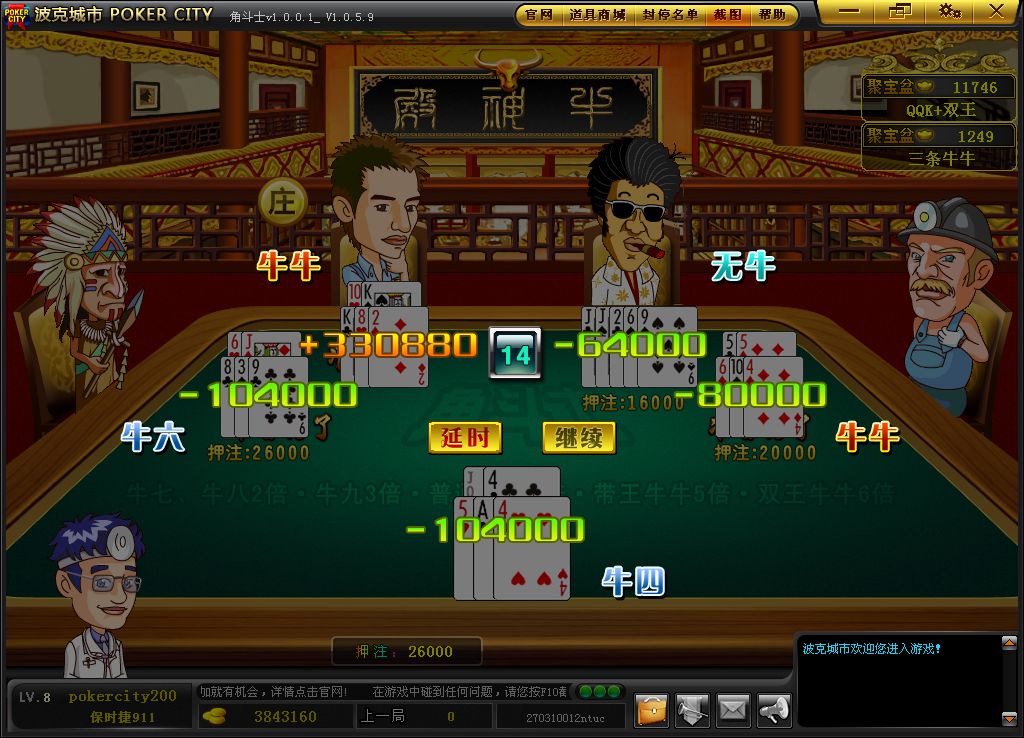Close the Poker City window
The width and height of the screenshot is (1024, 738).
pos(996,12)
